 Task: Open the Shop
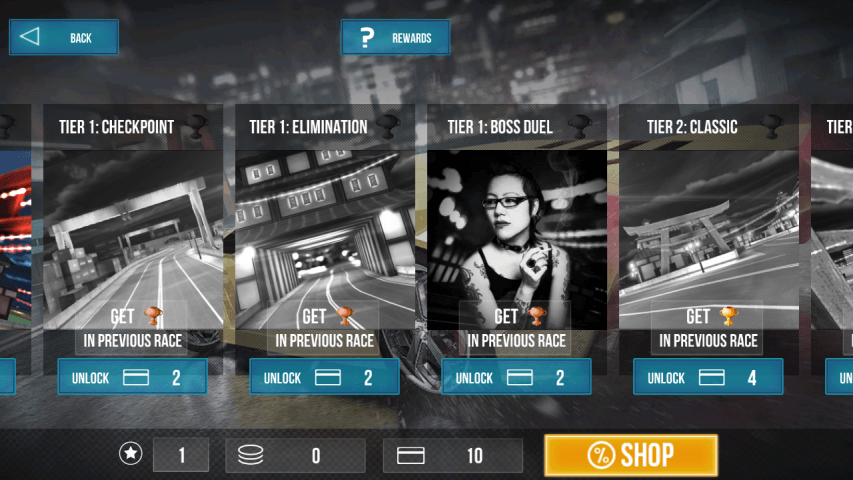coord(630,455)
